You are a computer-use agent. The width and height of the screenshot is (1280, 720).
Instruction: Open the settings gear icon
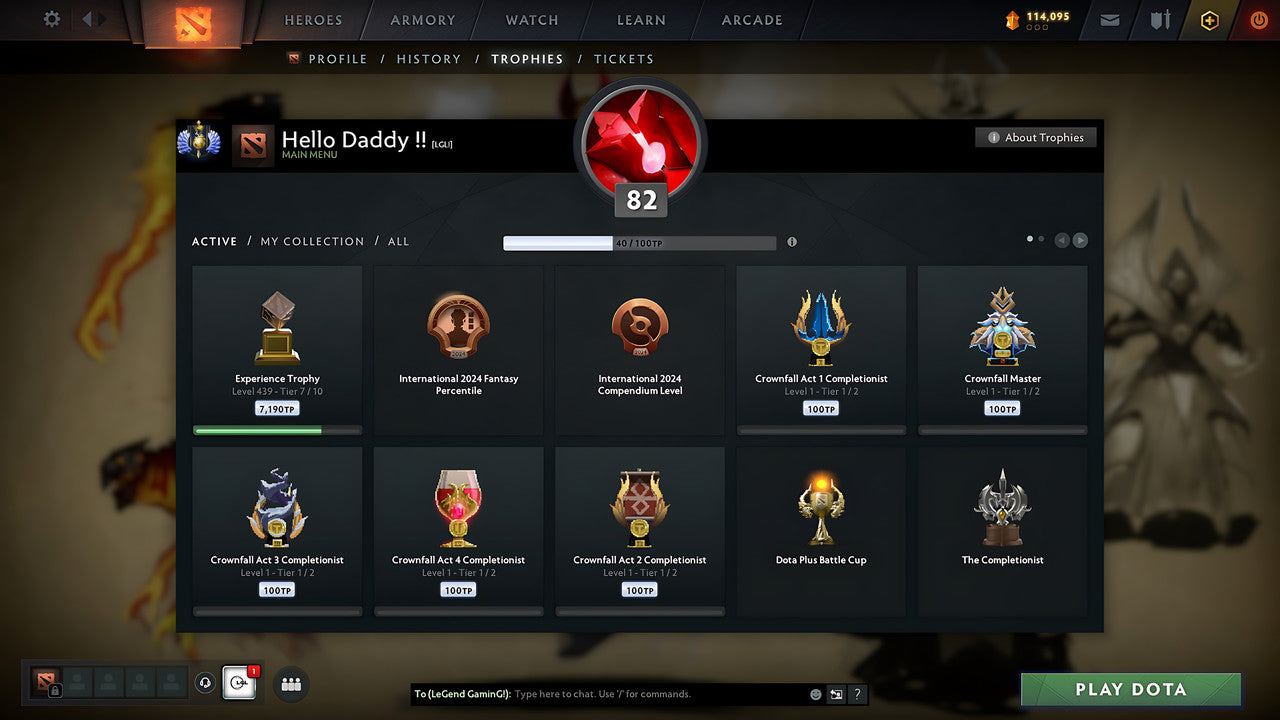coord(52,19)
